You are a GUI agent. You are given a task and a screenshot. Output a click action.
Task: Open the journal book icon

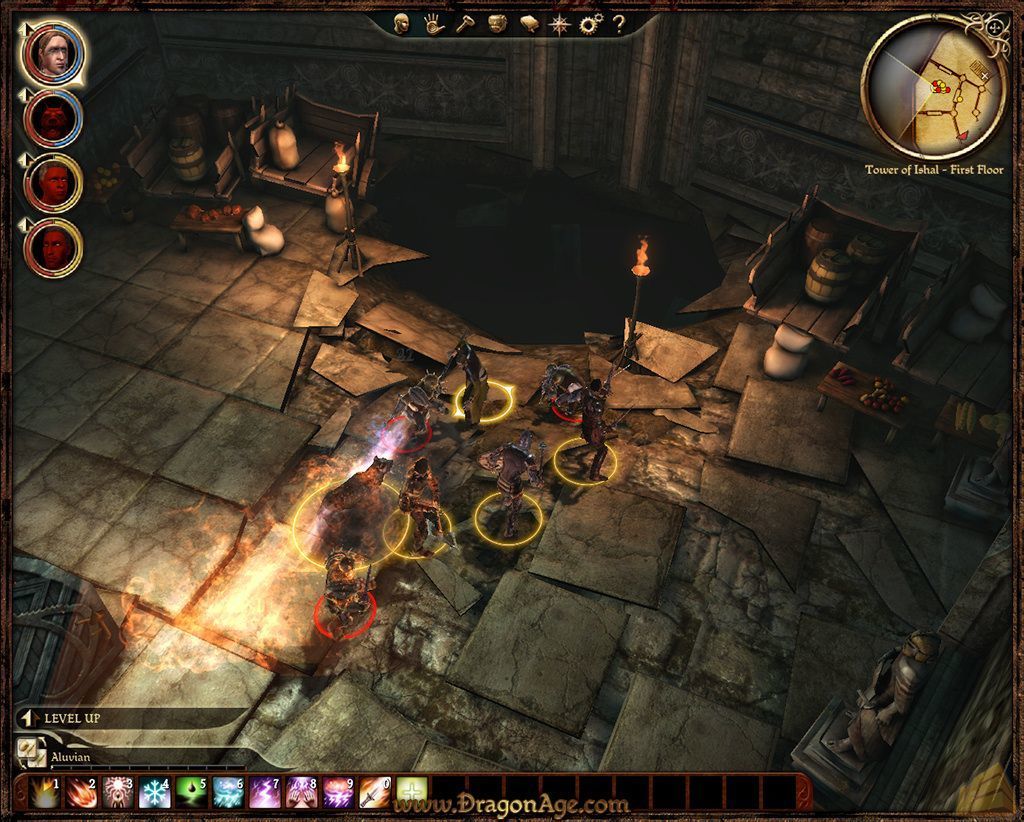pyautogui.click(x=529, y=24)
